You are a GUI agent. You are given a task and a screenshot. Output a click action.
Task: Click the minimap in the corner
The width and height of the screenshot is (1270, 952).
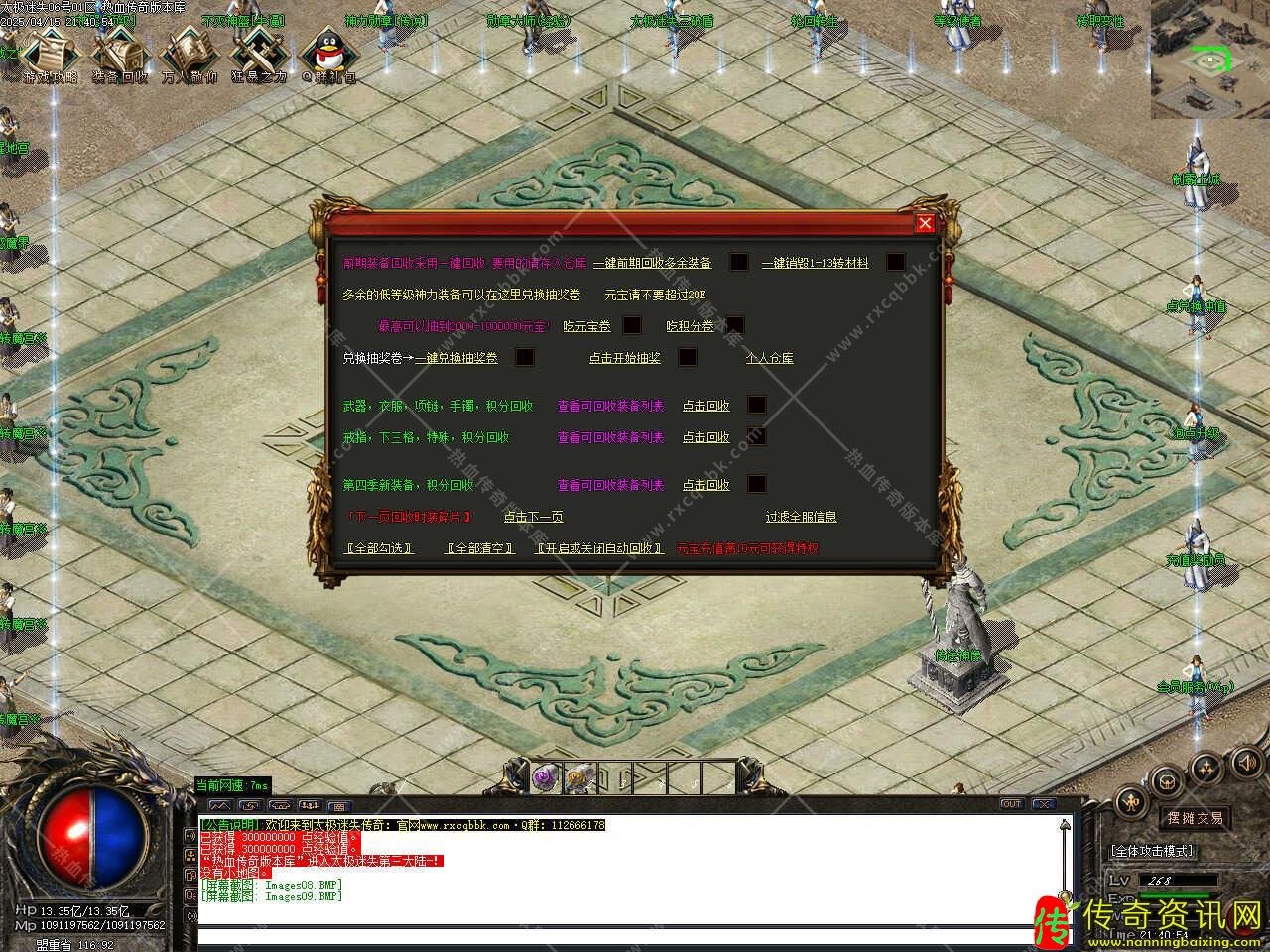(1209, 59)
